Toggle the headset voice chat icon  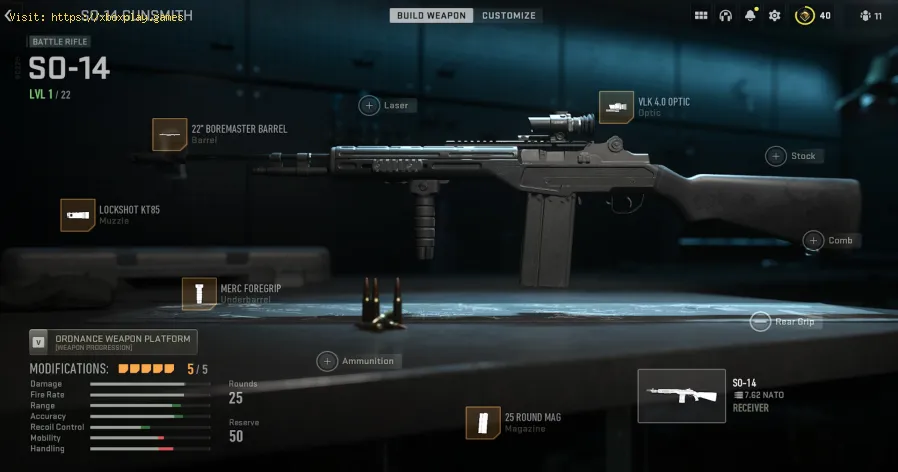pyautogui.click(x=725, y=16)
